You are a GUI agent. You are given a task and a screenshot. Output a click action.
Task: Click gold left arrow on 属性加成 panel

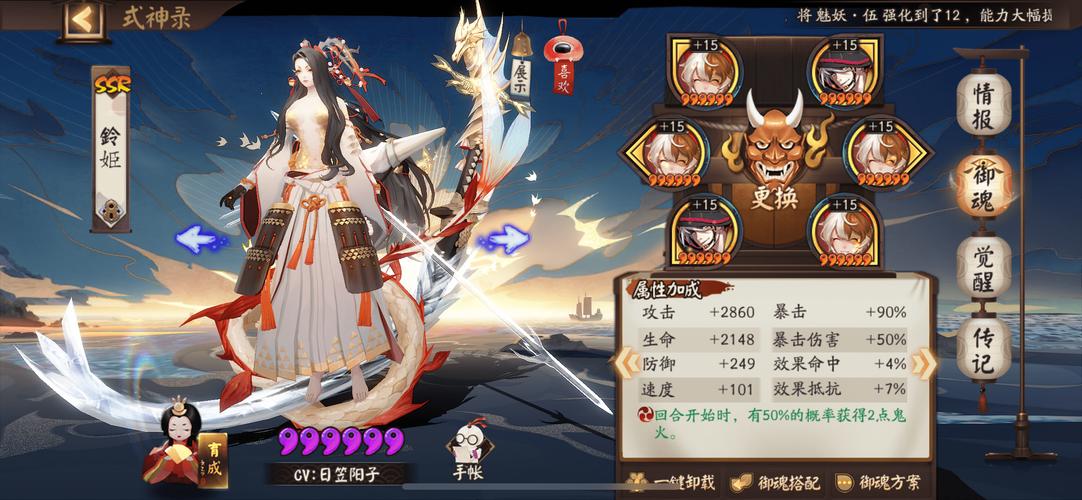pyautogui.click(x=626, y=360)
